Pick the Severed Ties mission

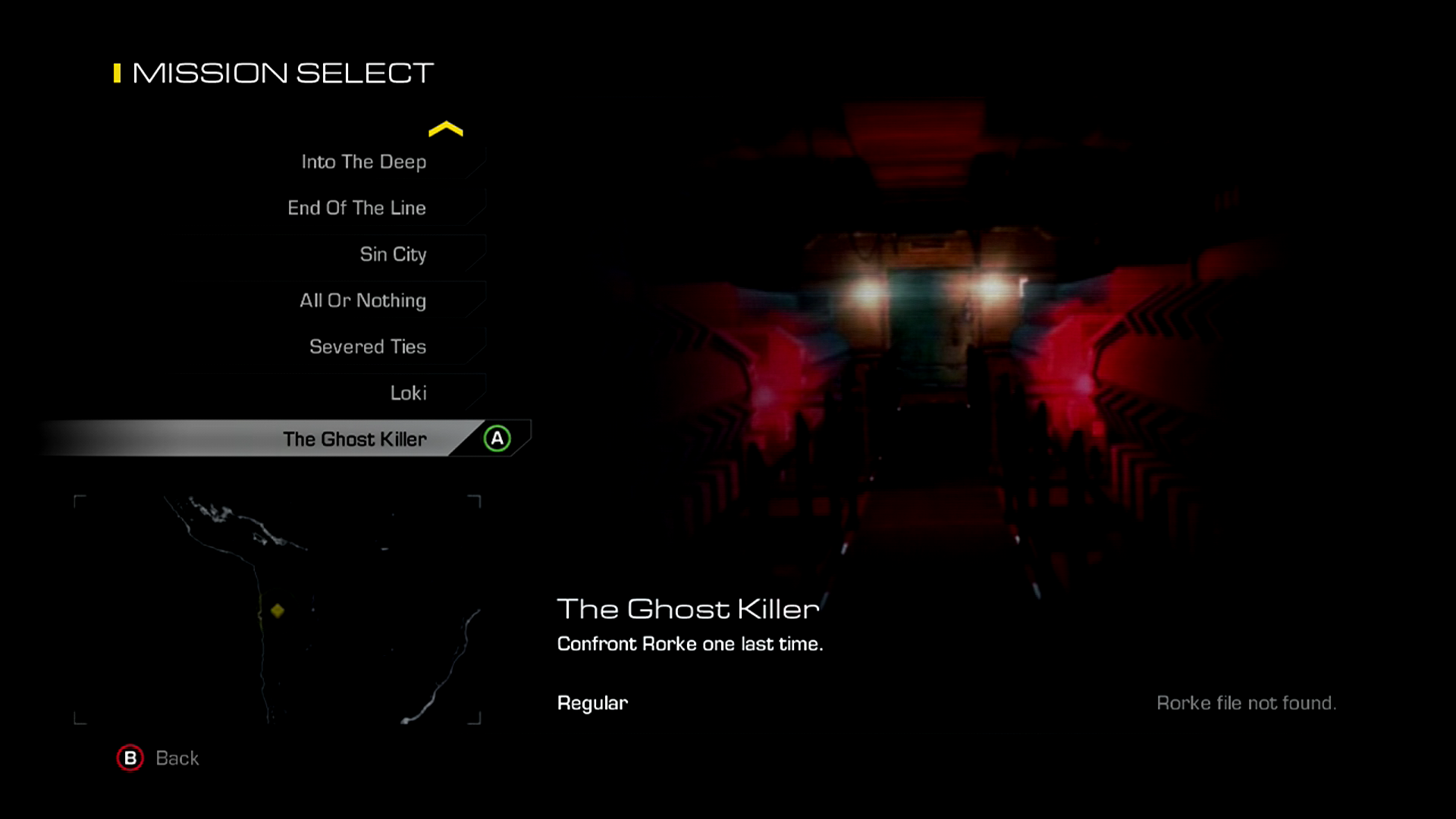pos(368,347)
